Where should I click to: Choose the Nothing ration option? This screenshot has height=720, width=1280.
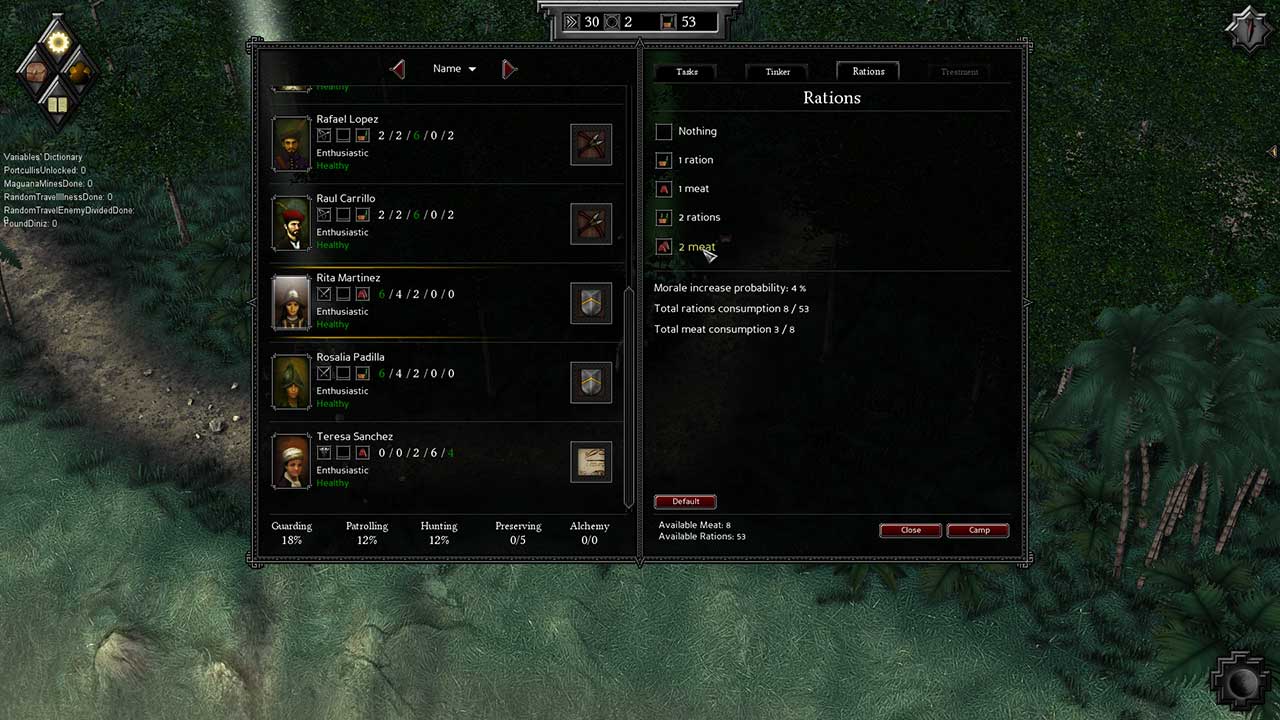[664, 131]
